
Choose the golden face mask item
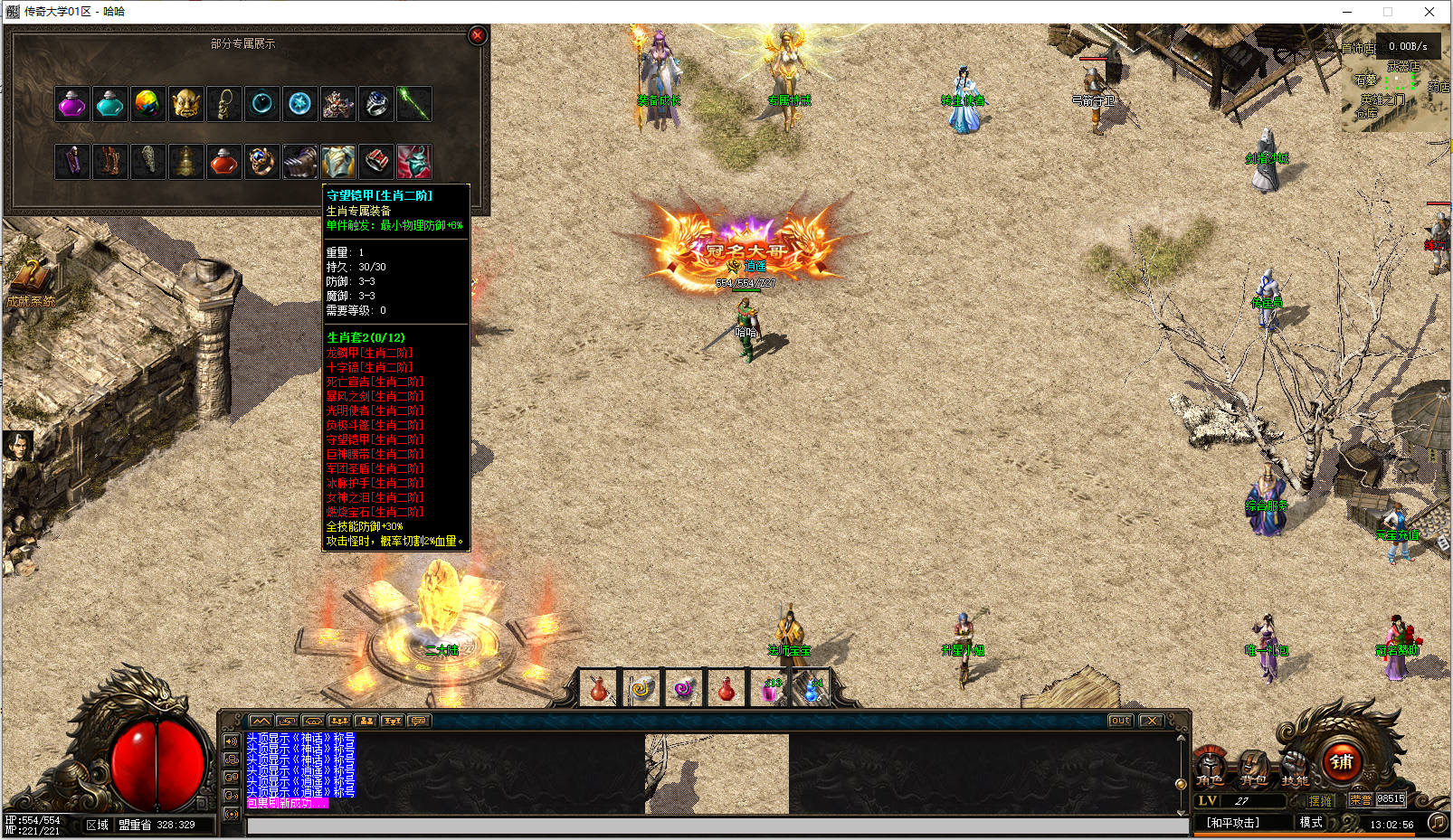(x=186, y=105)
